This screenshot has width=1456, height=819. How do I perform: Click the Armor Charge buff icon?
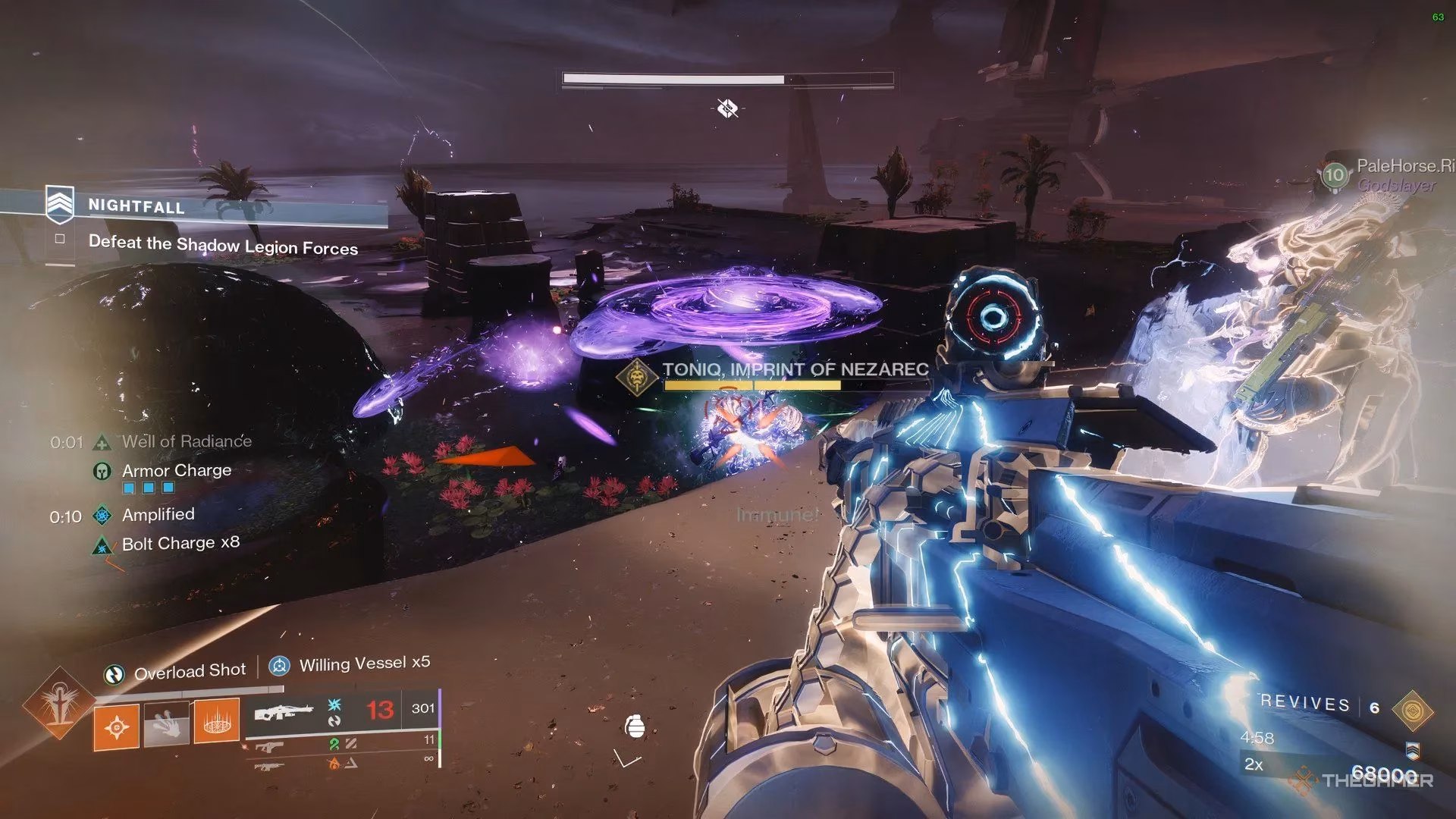101,471
